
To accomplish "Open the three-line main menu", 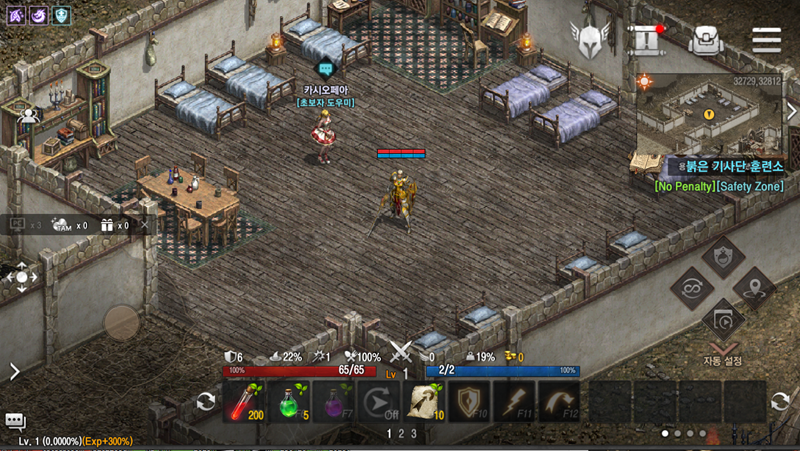I will [x=766, y=40].
